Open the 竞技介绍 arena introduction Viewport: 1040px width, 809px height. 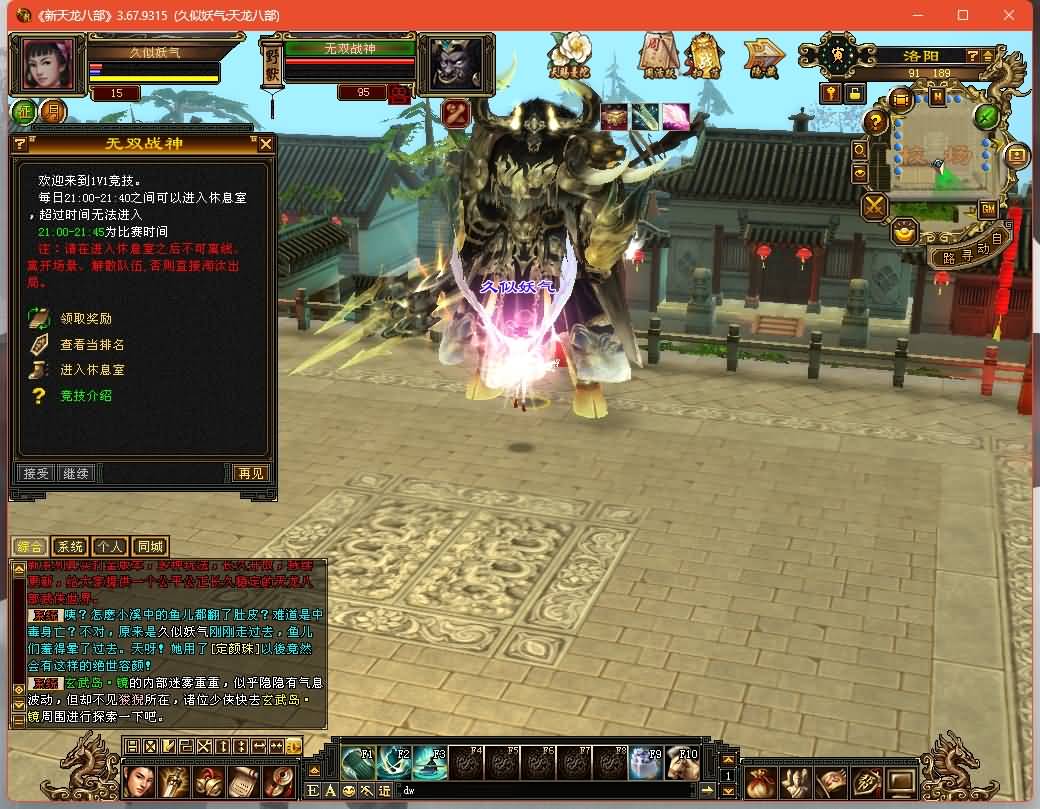click(86, 396)
